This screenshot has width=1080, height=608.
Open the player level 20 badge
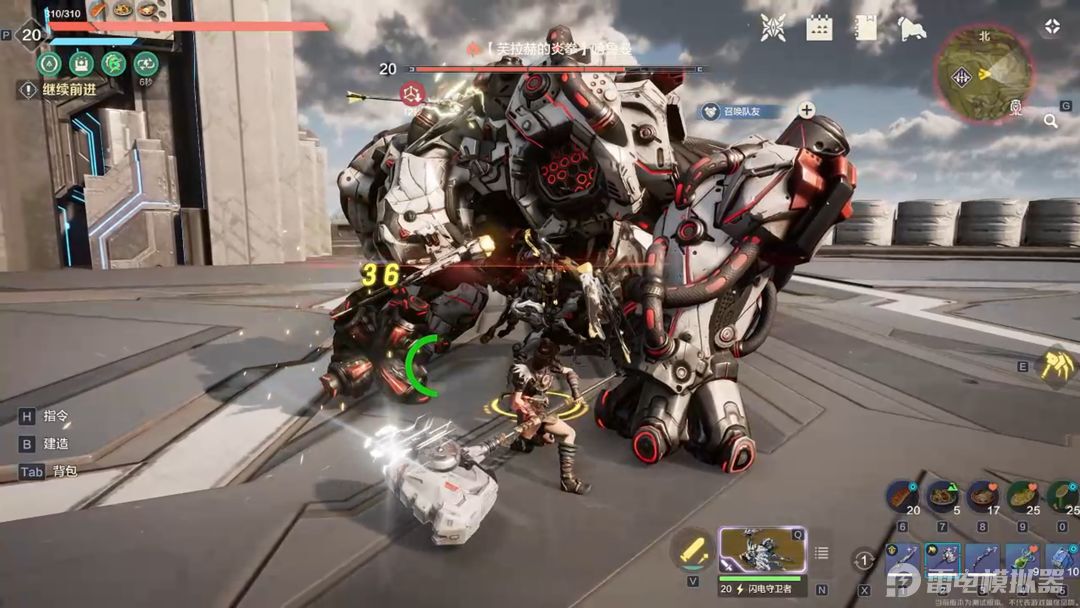coord(33,35)
